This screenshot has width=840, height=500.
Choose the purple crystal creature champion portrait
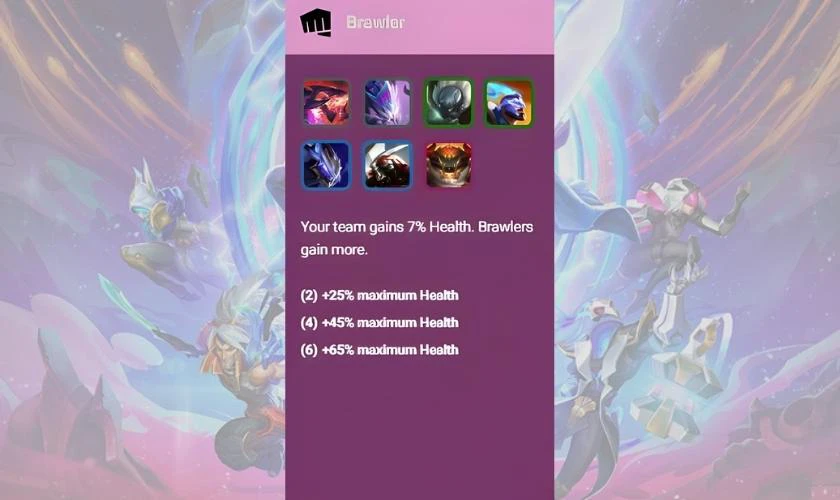(387, 103)
